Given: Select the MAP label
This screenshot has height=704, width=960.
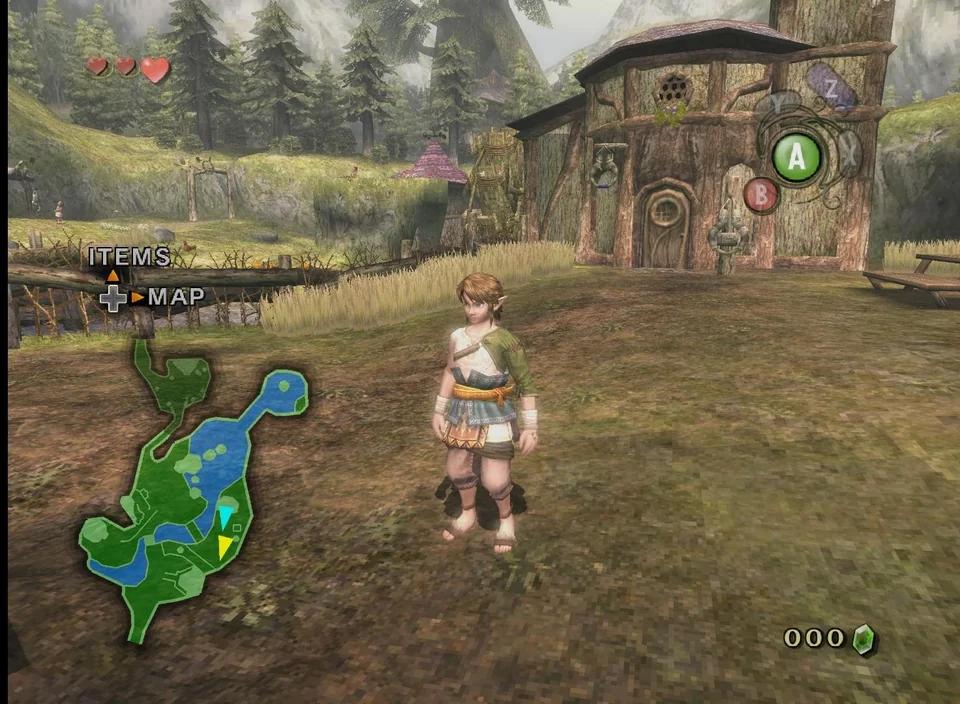Looking at the screenshot, I should point(176,297).
